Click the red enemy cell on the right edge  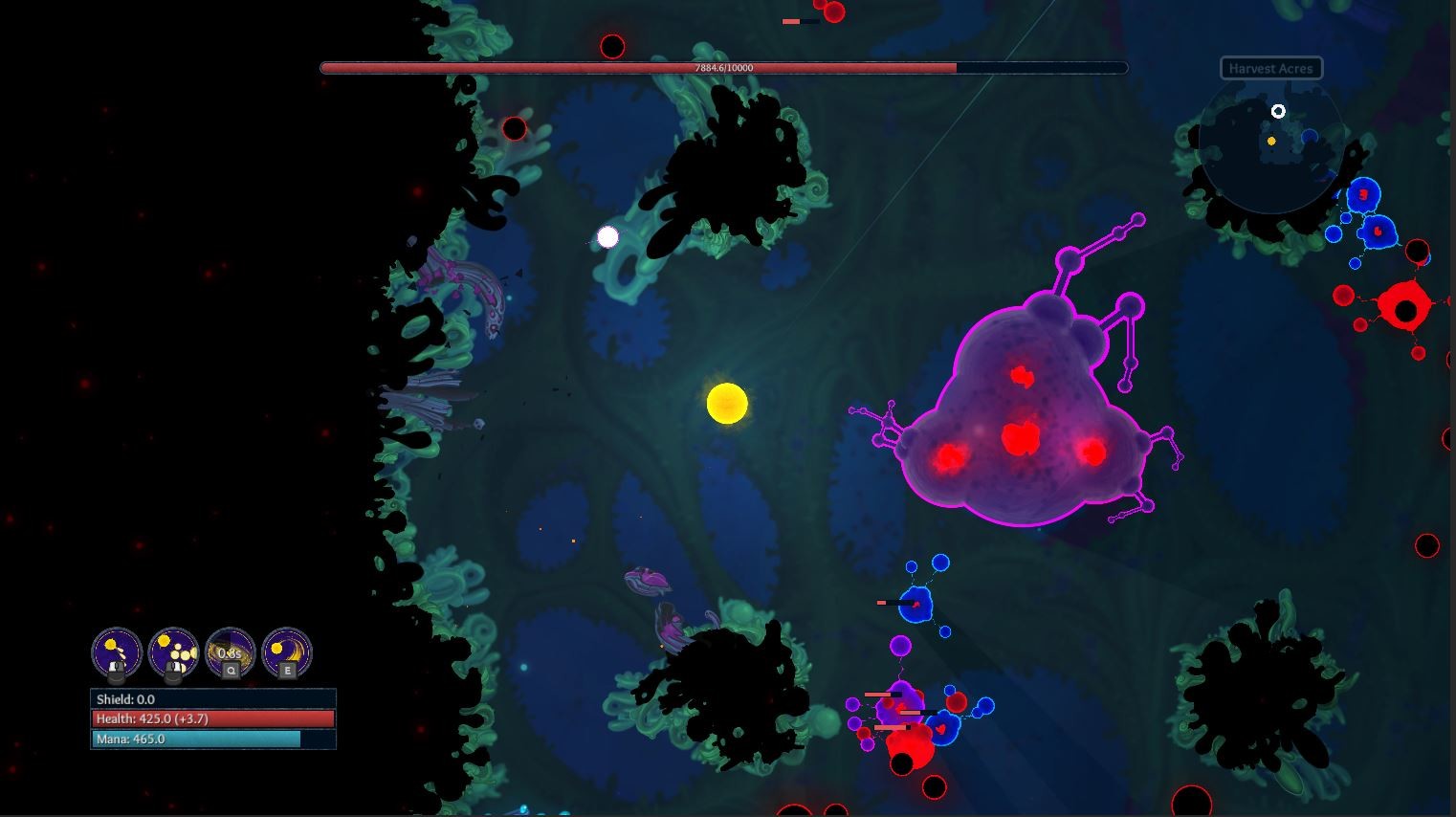(1405, 308)
